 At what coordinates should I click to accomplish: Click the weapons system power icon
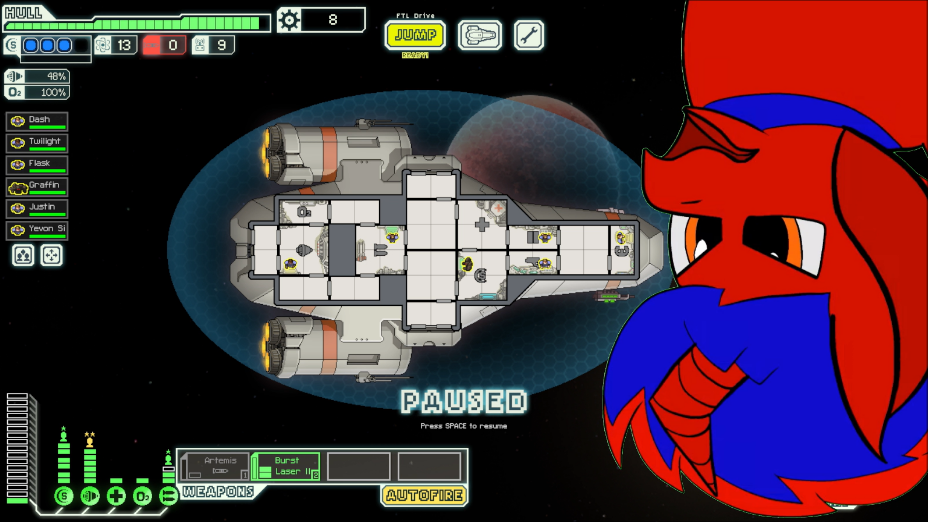pyautogui.click(x=168, y=496)
